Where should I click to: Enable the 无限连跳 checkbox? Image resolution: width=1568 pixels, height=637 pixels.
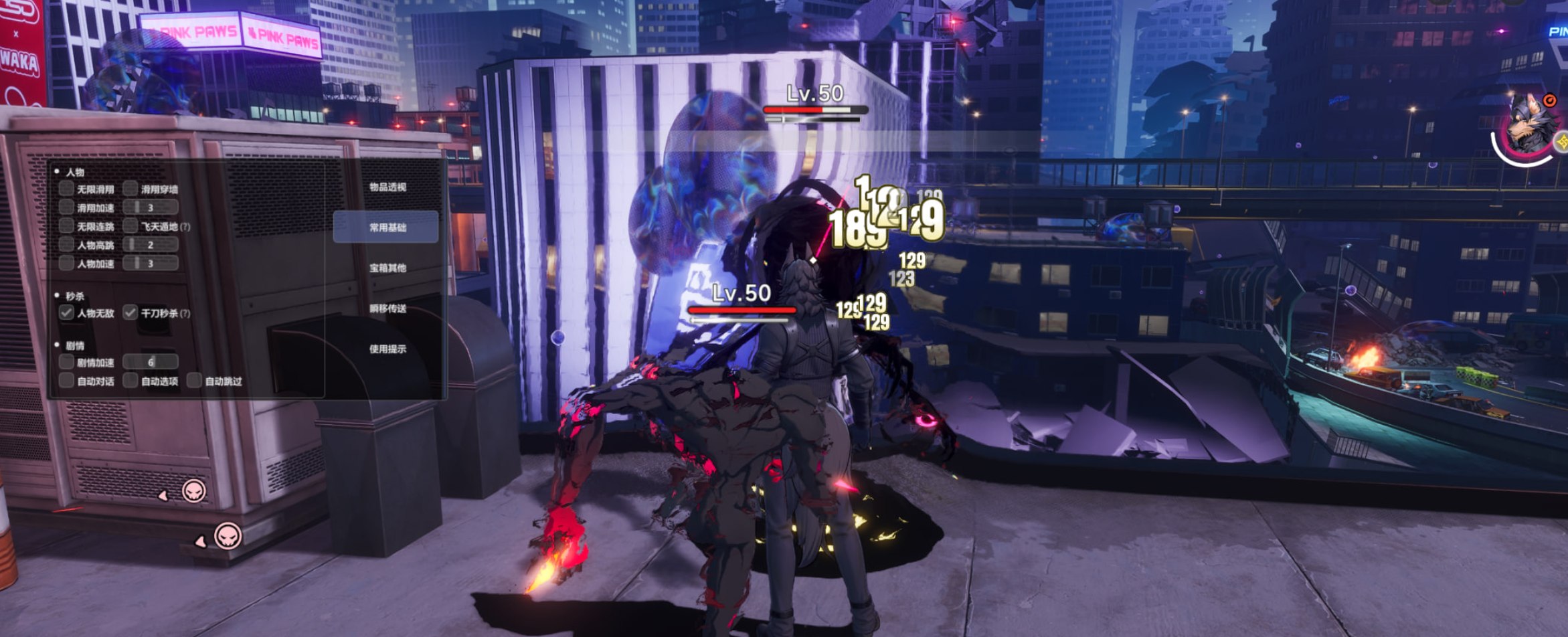pos(66,226)
